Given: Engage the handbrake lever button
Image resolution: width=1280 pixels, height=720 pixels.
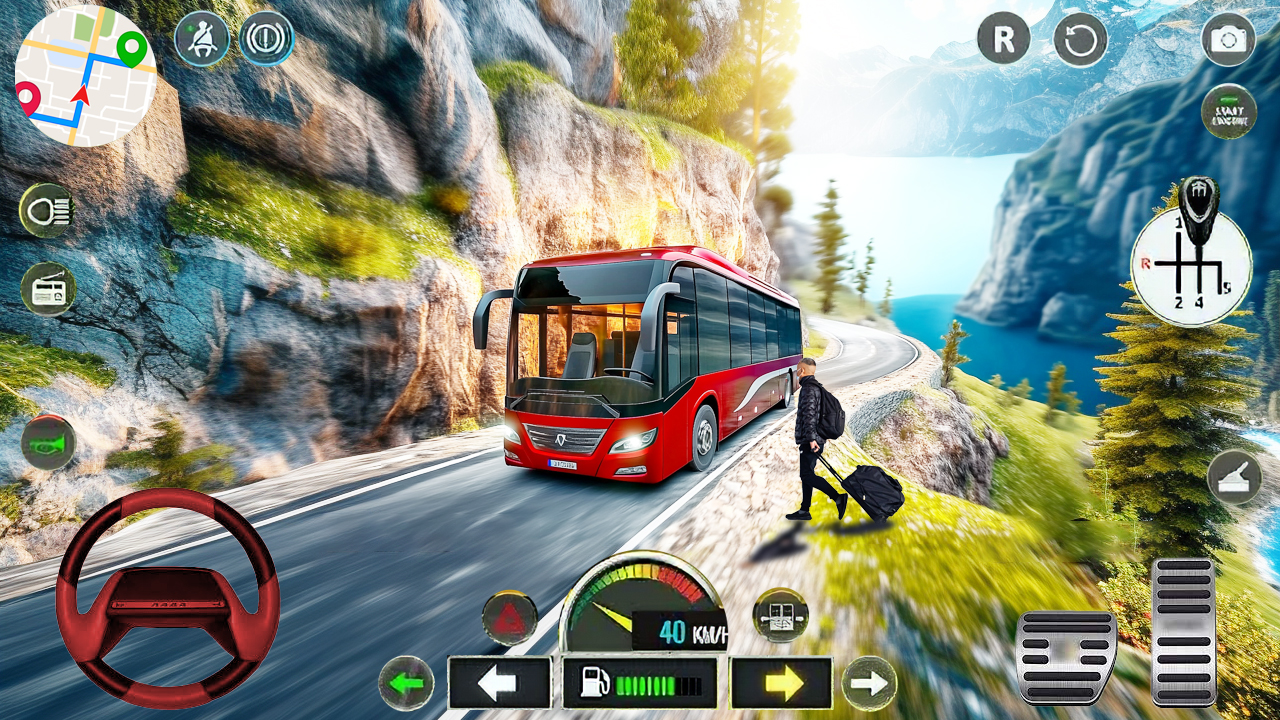Looking at the screenshot, I should 1234,477.
